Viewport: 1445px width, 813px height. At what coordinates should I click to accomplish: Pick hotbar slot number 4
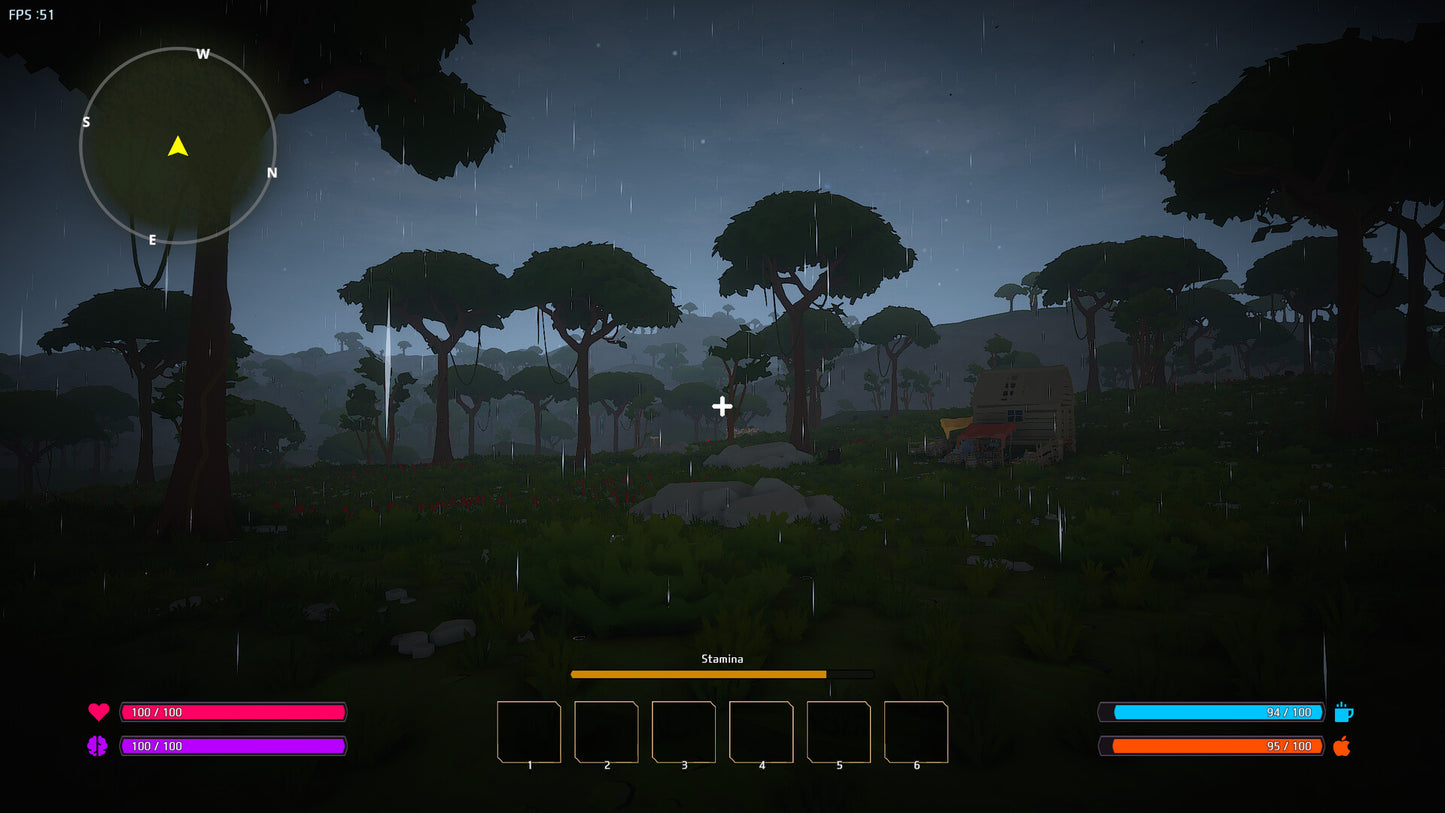[761, 732]
